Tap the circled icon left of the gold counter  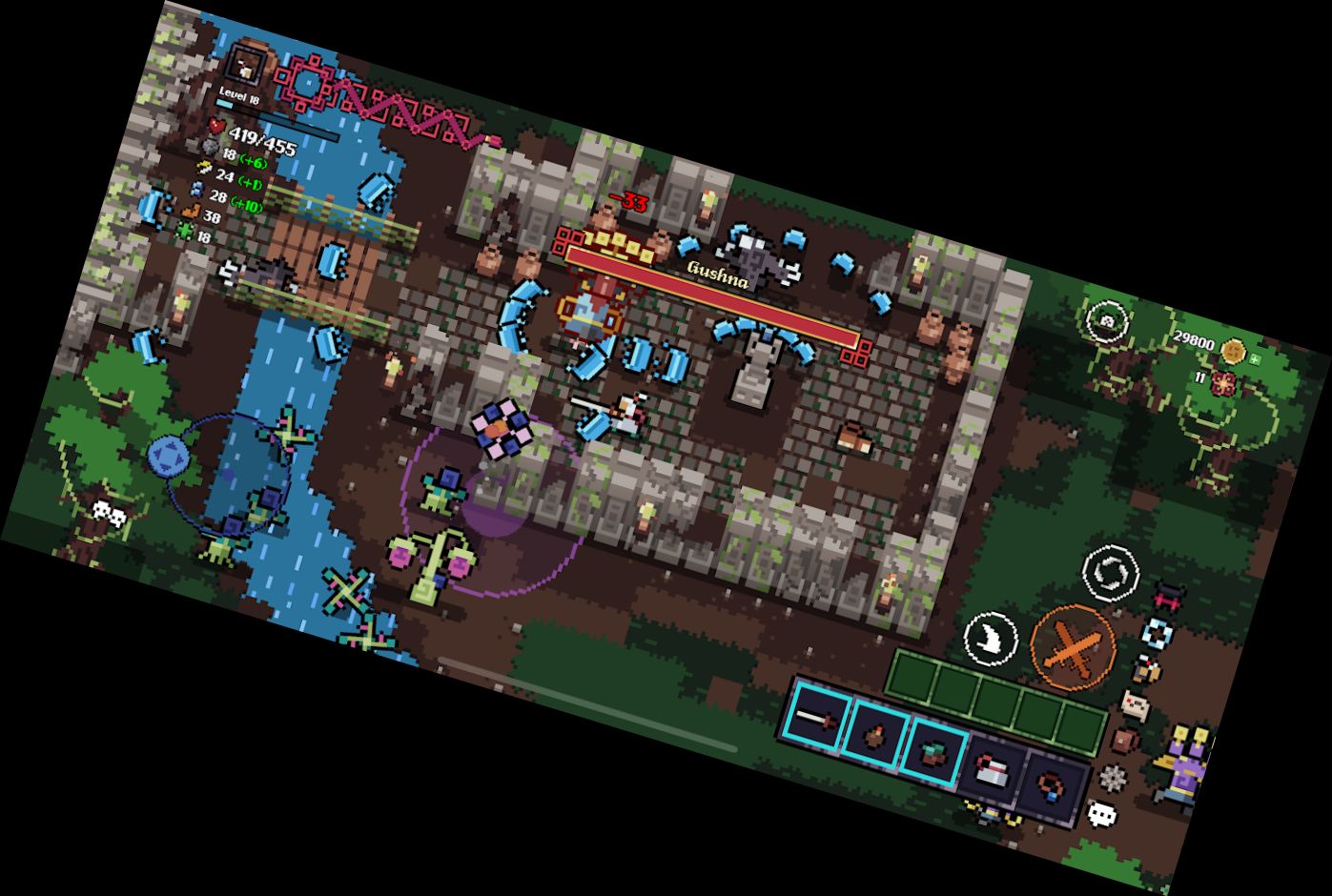[x=1107, y=320]
